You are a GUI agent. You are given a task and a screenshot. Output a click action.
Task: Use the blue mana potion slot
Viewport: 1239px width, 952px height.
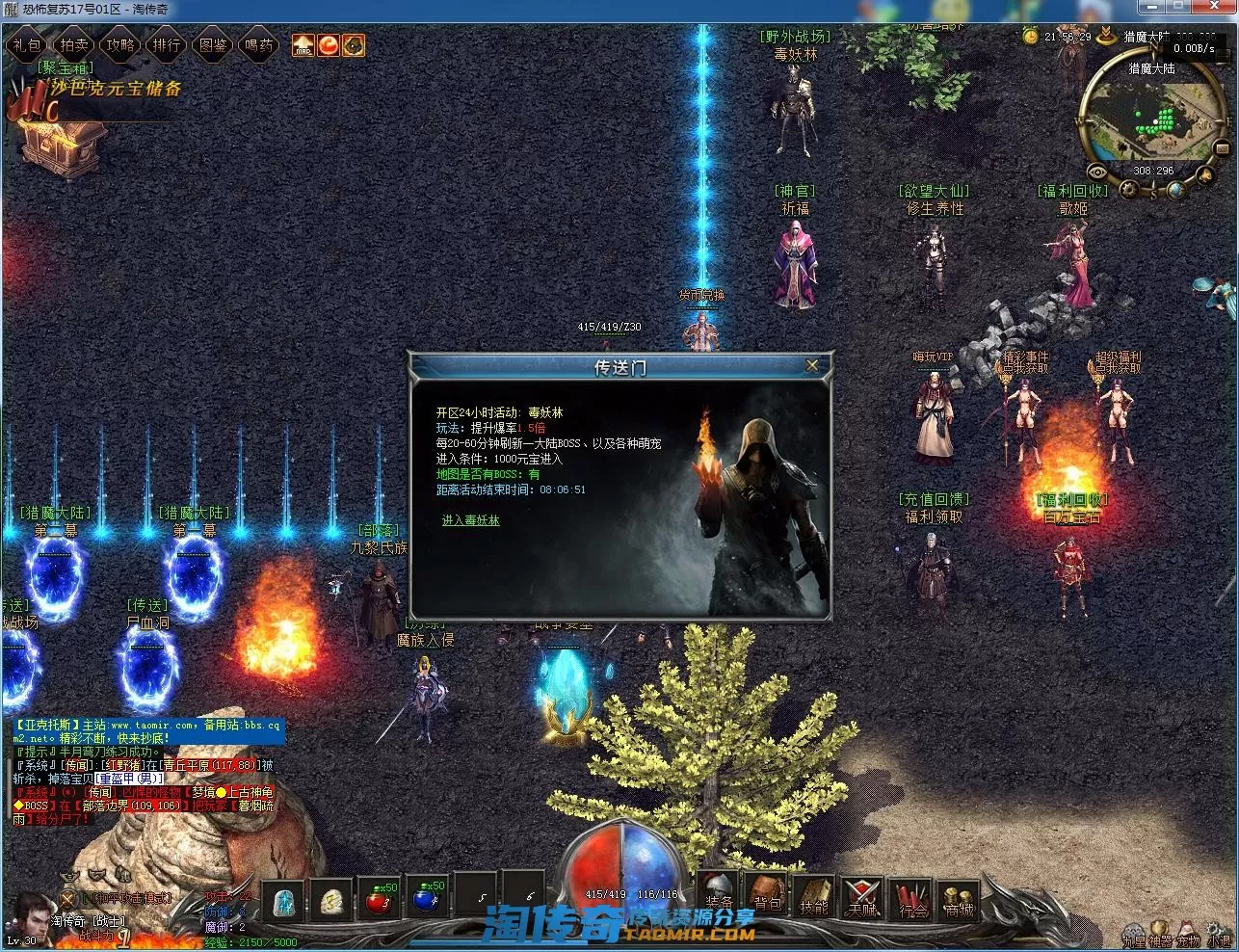coord(427,898)
